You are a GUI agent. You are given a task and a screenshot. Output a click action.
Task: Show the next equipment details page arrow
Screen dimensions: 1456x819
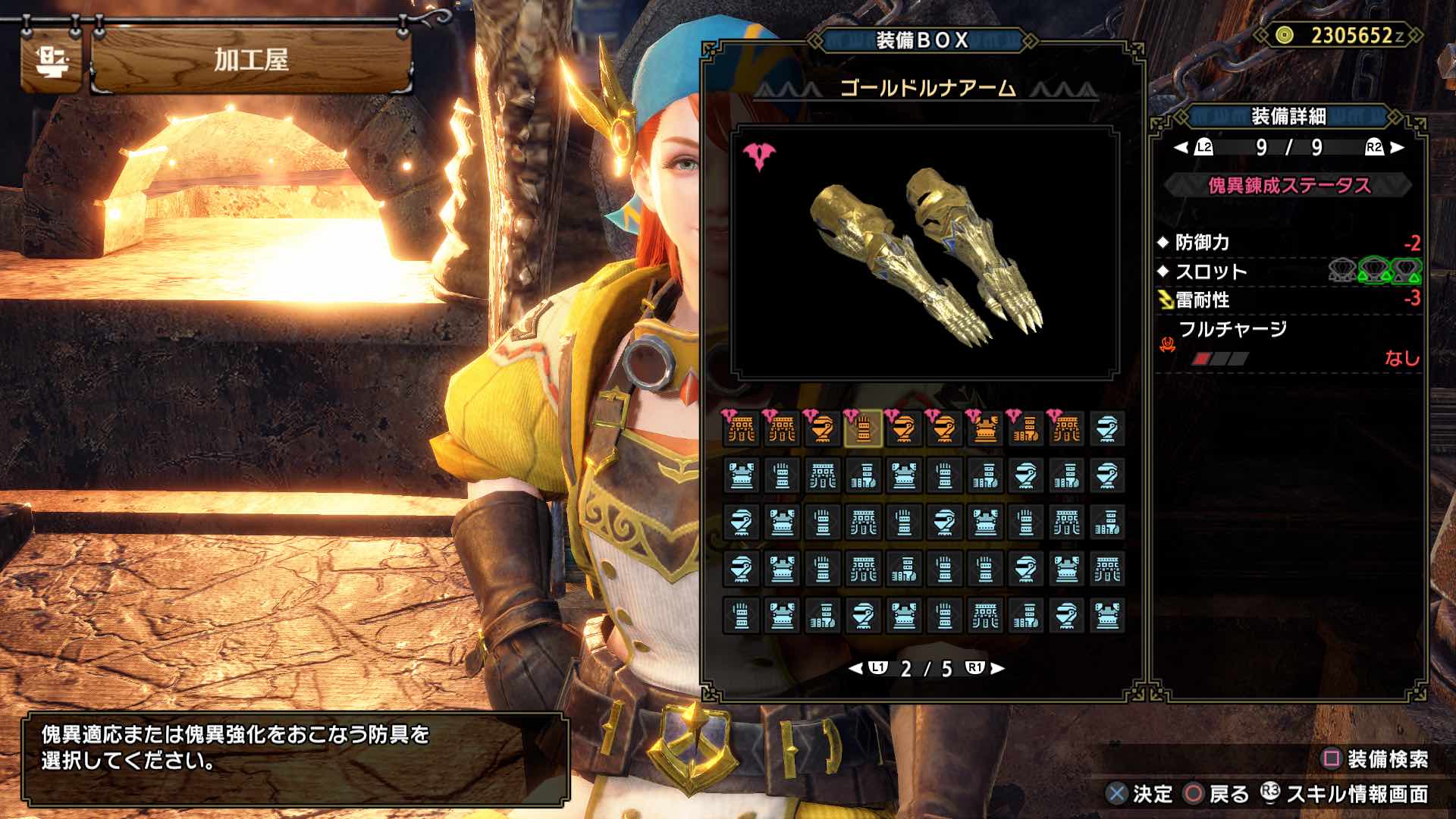coord(1398,148)
